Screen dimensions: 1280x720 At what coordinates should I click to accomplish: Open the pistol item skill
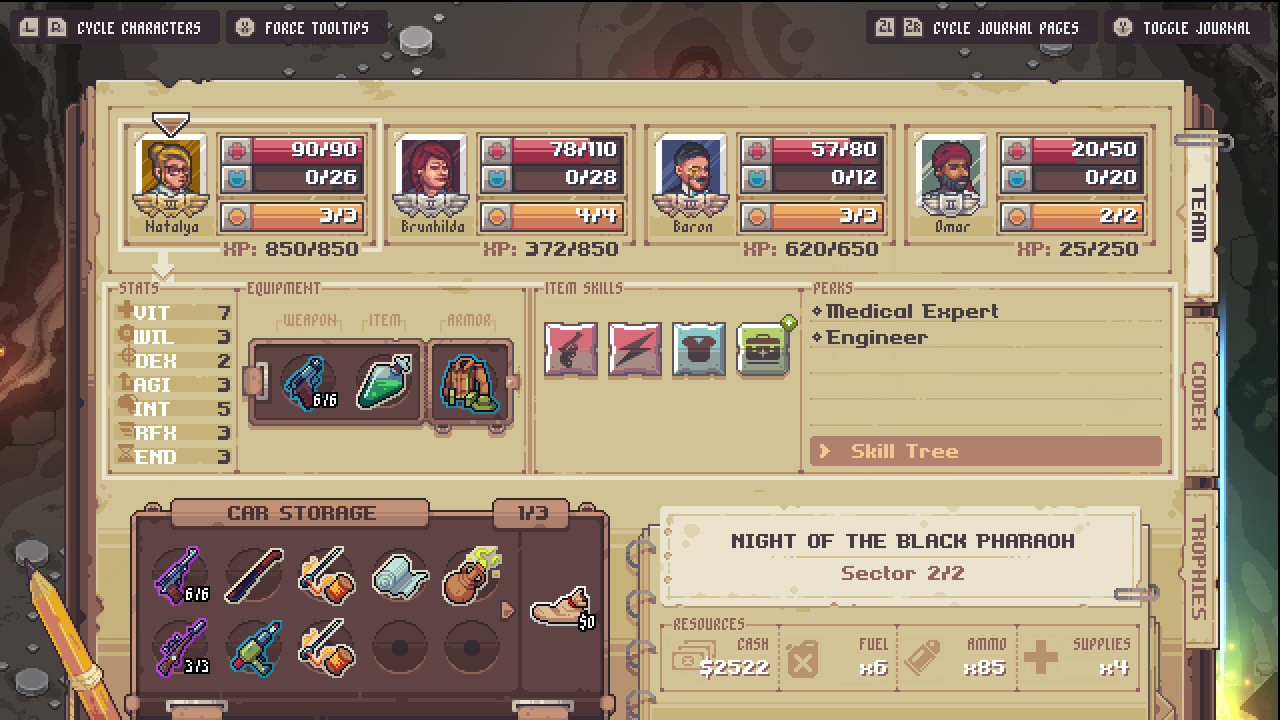pyautogui.click(x=570, y=350)
